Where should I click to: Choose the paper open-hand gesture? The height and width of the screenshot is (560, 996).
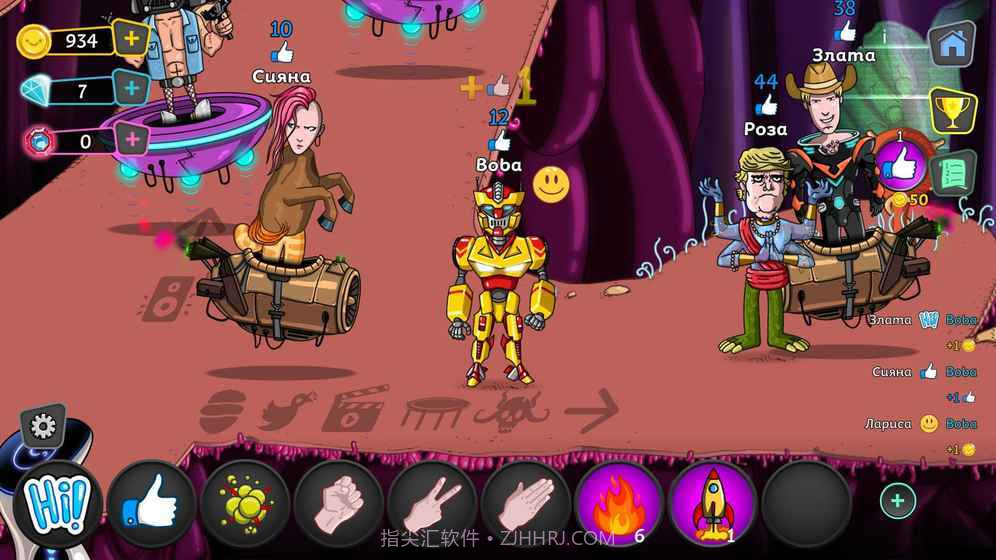point(526,505)
